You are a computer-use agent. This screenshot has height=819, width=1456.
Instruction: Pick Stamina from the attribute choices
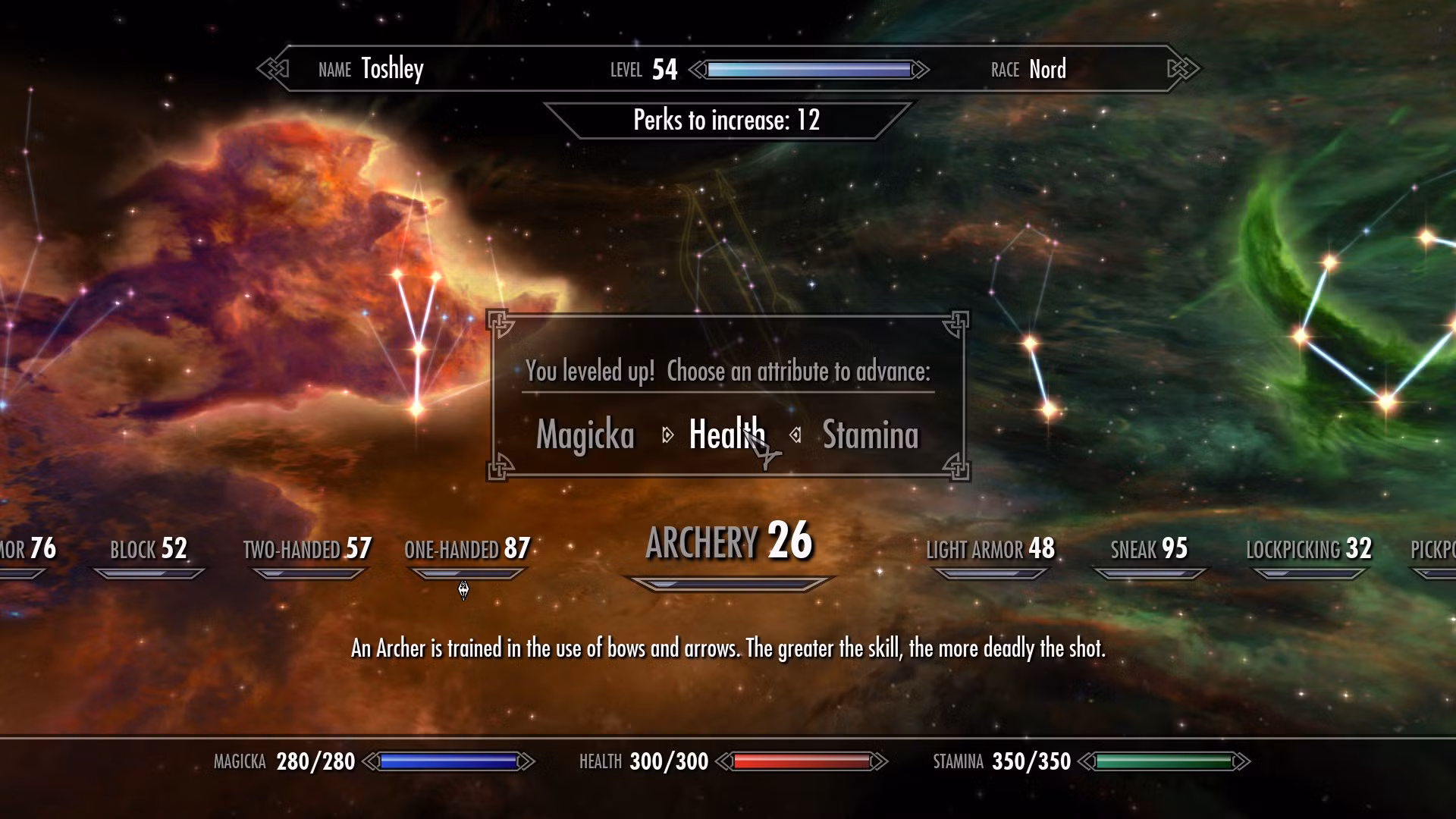point(869,435)
